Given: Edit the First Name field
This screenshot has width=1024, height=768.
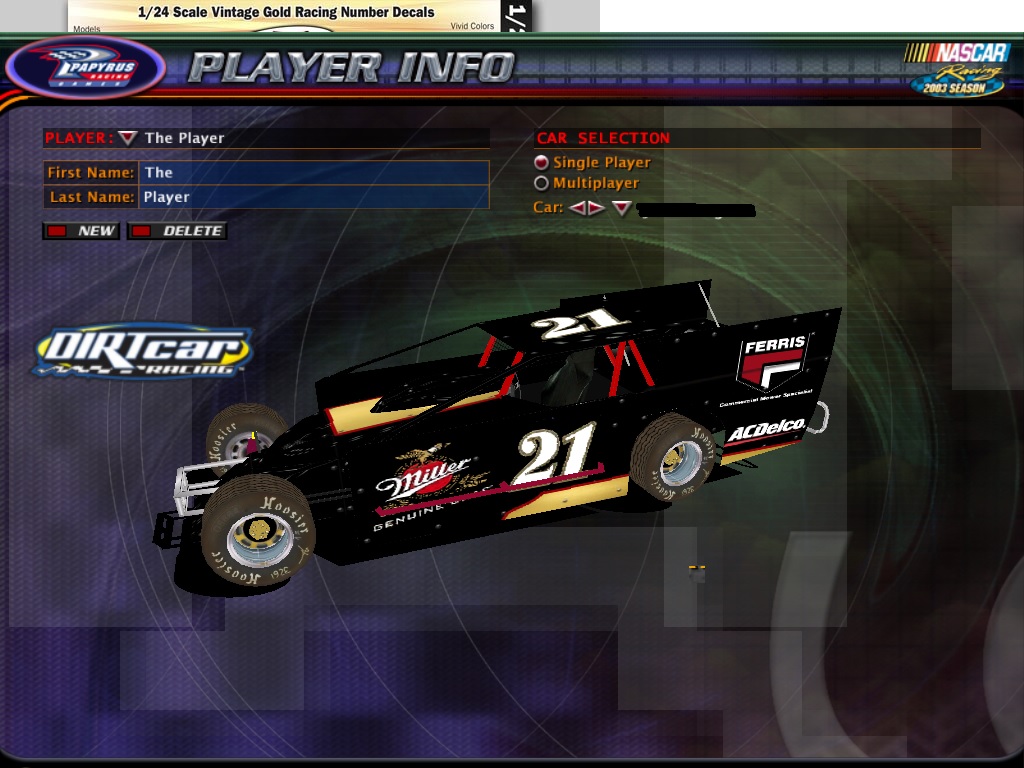Looking at the screenshot, I should click(x=314, y=172).
